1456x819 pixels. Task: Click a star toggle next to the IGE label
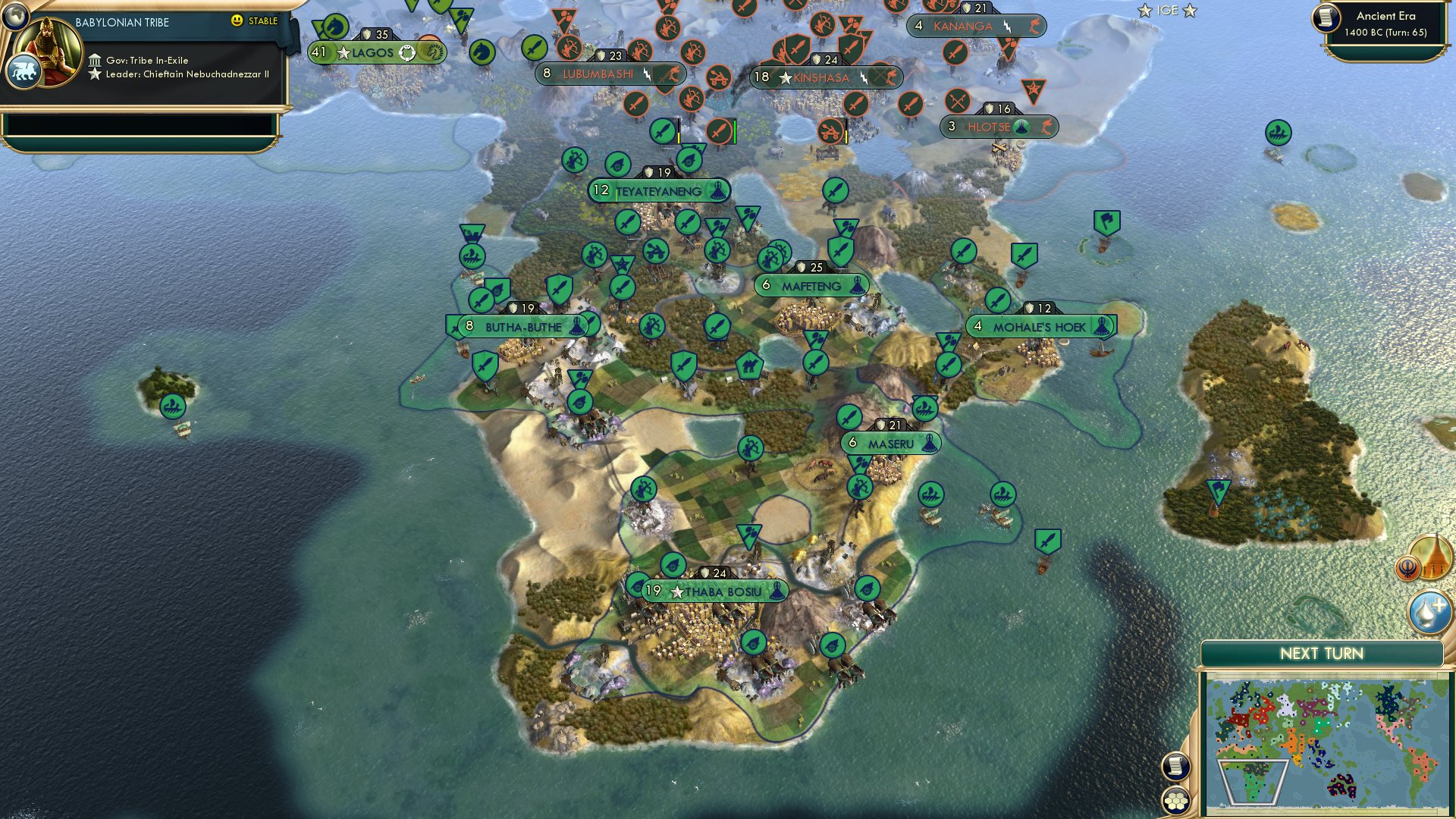(x=1144, y=11)
